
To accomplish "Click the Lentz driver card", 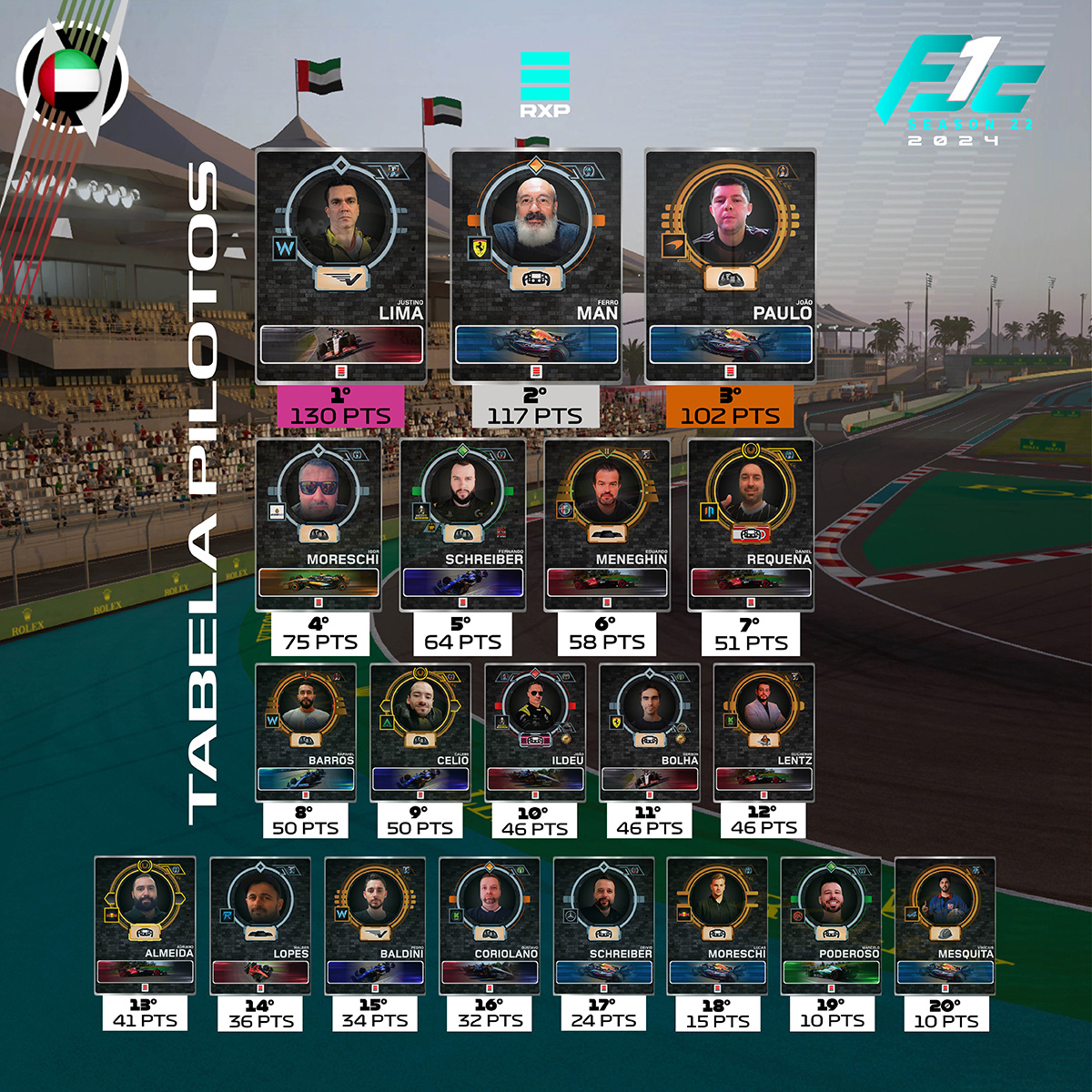I will point(764,732).
